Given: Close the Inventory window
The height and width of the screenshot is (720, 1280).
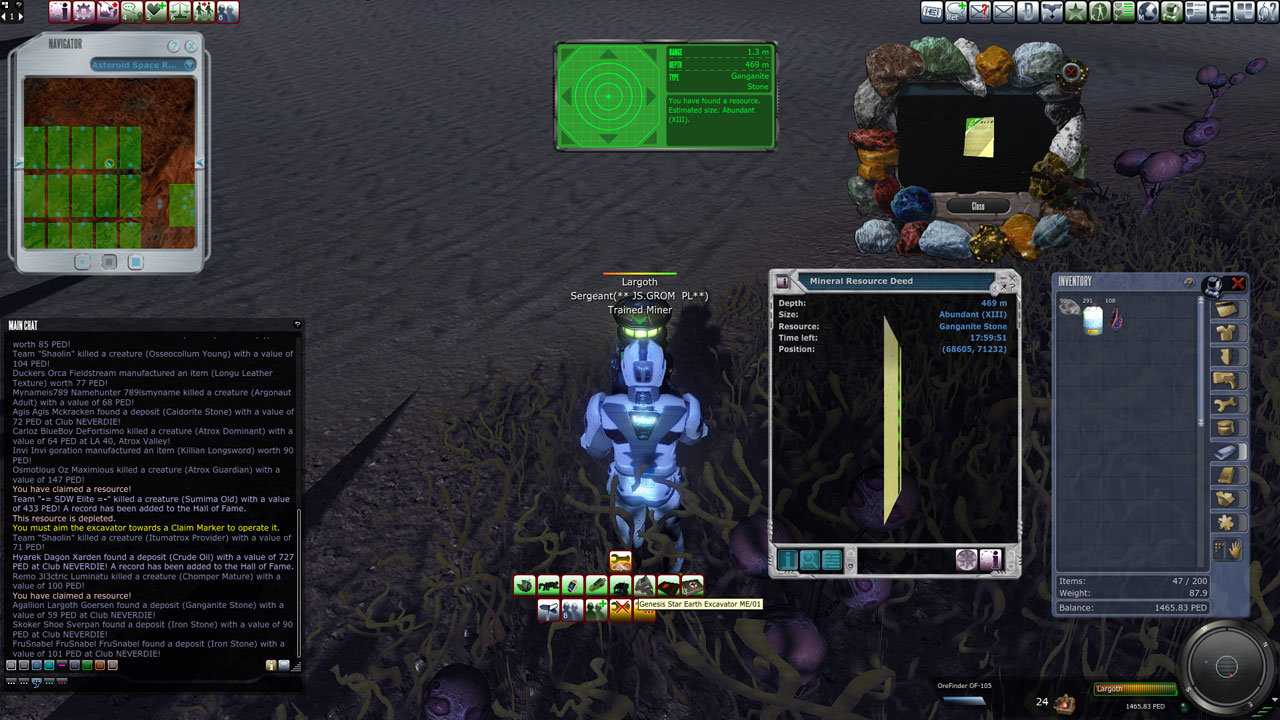Looking at the screenshot, I should click(1238, 283).
